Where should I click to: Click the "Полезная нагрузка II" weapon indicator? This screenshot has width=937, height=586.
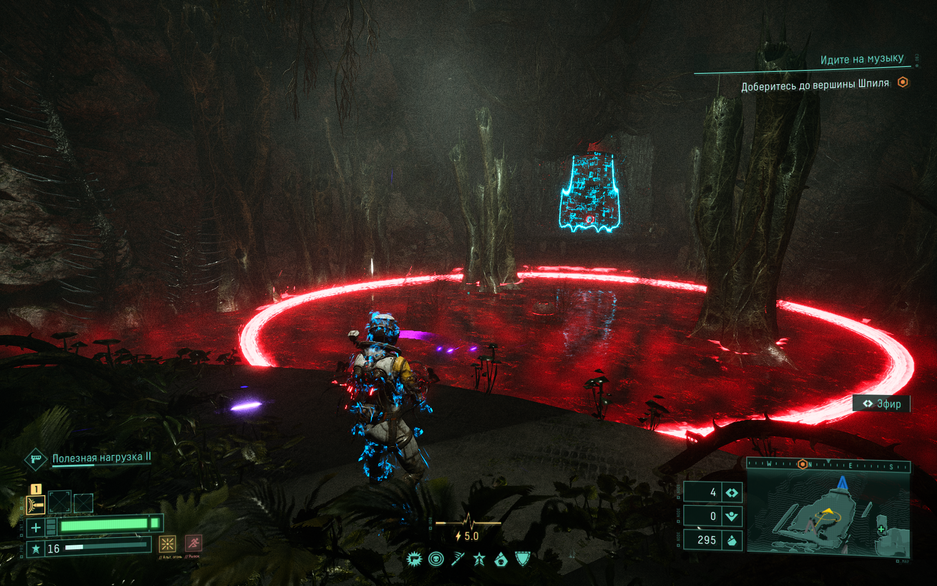pos(100,458)
